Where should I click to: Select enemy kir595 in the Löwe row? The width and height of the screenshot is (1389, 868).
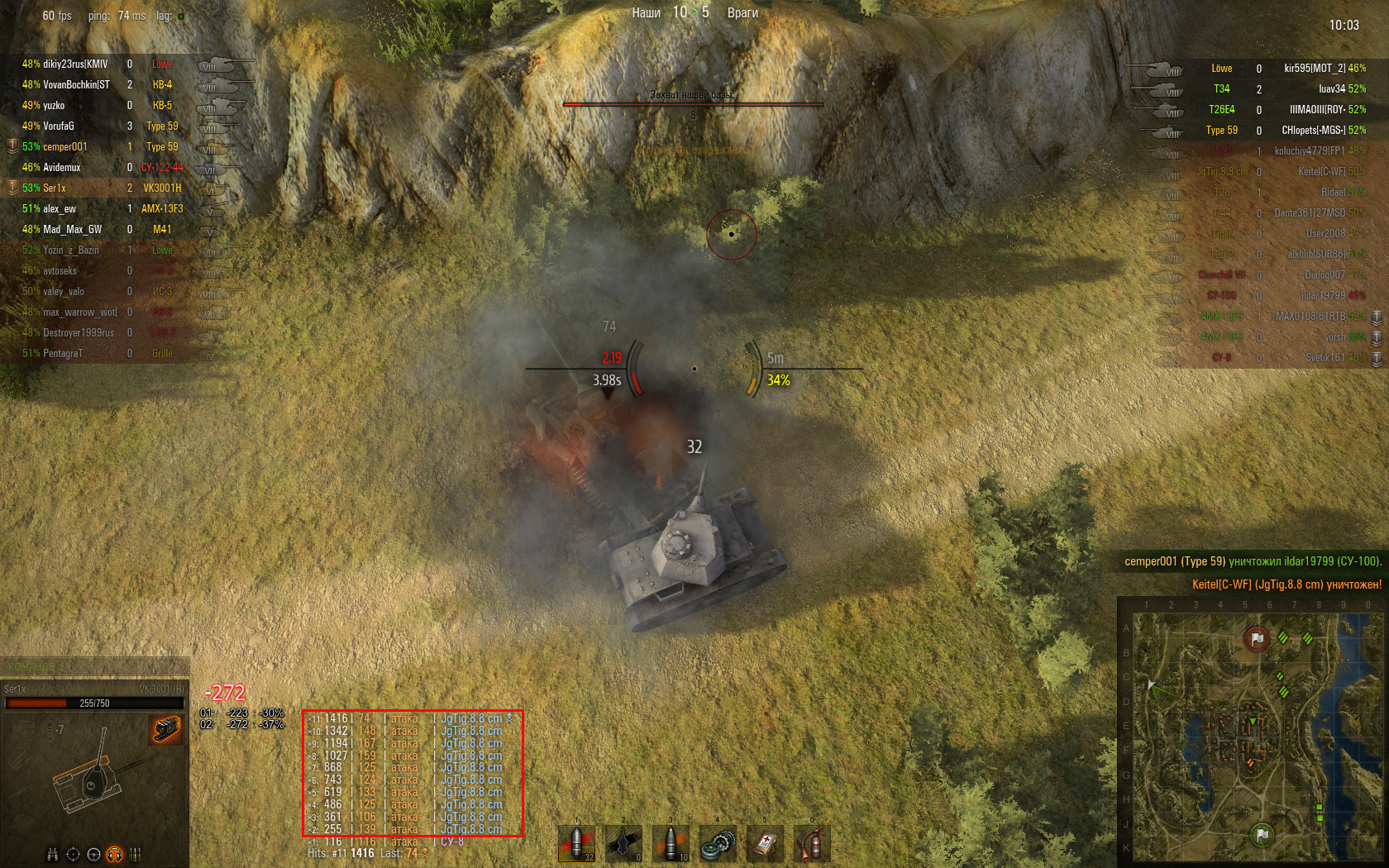pyautogui.click(x=1315, y=69)
